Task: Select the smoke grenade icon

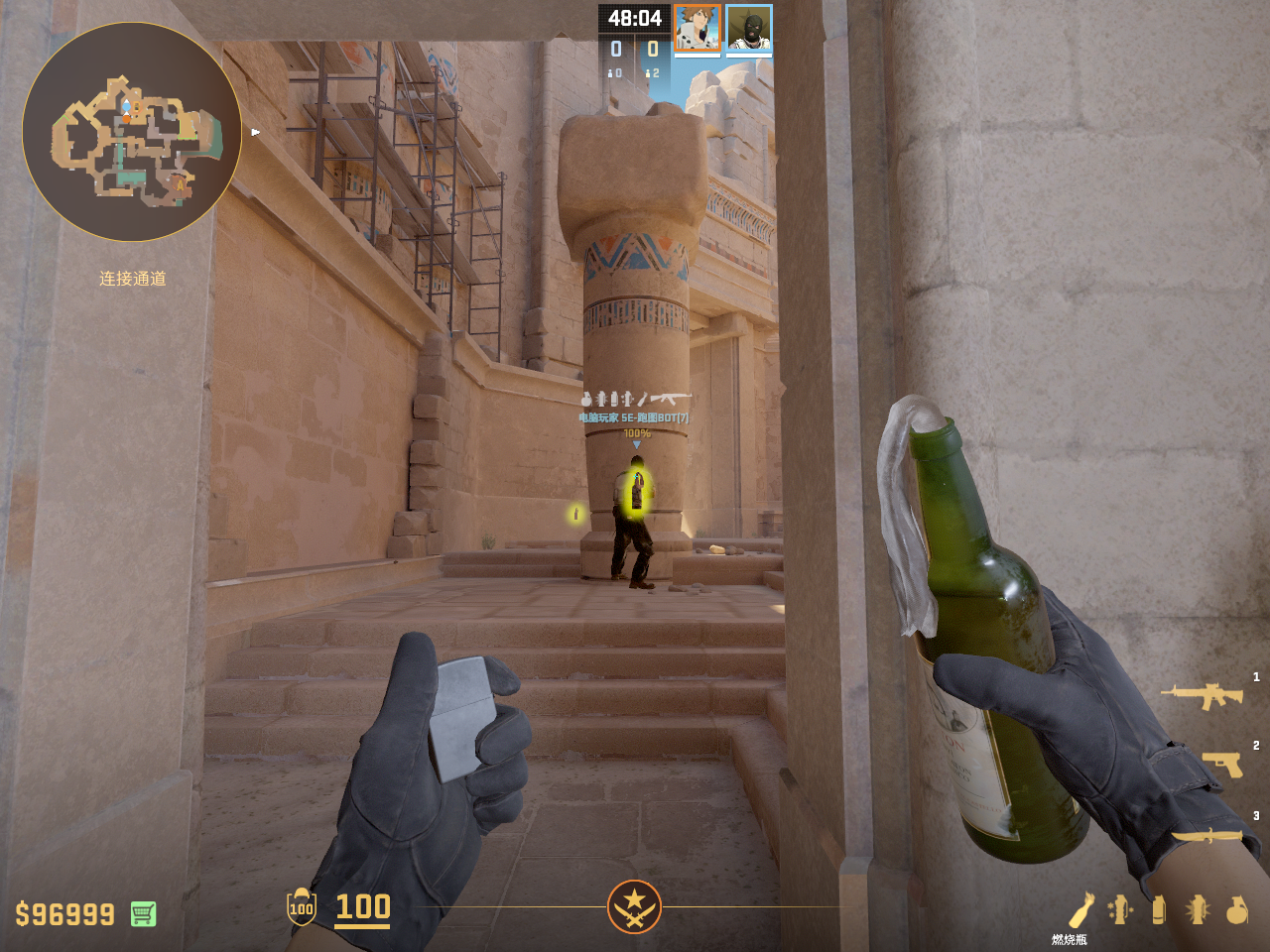Action: 1159,909
